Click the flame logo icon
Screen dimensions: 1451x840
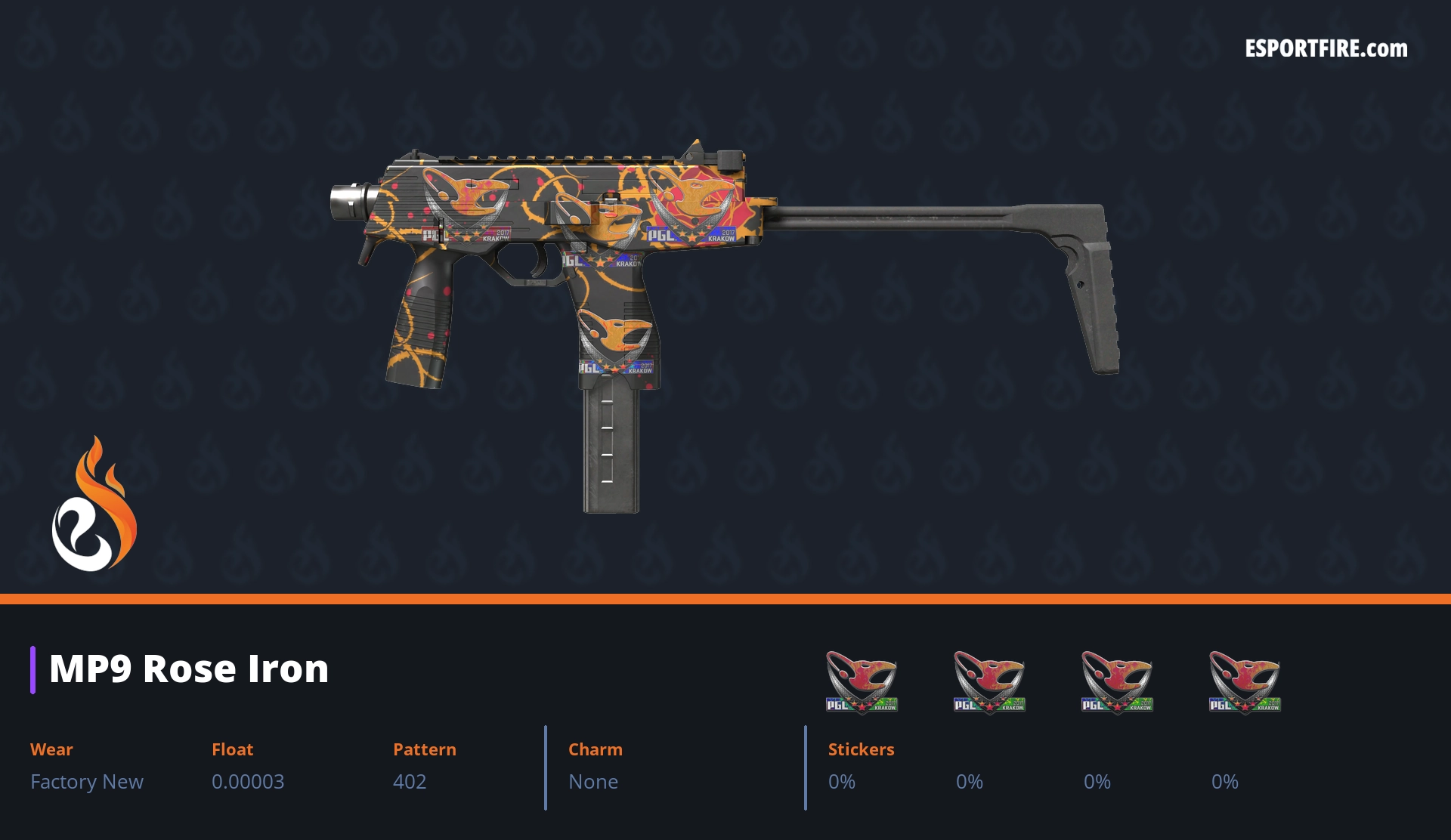coord(94,505)
